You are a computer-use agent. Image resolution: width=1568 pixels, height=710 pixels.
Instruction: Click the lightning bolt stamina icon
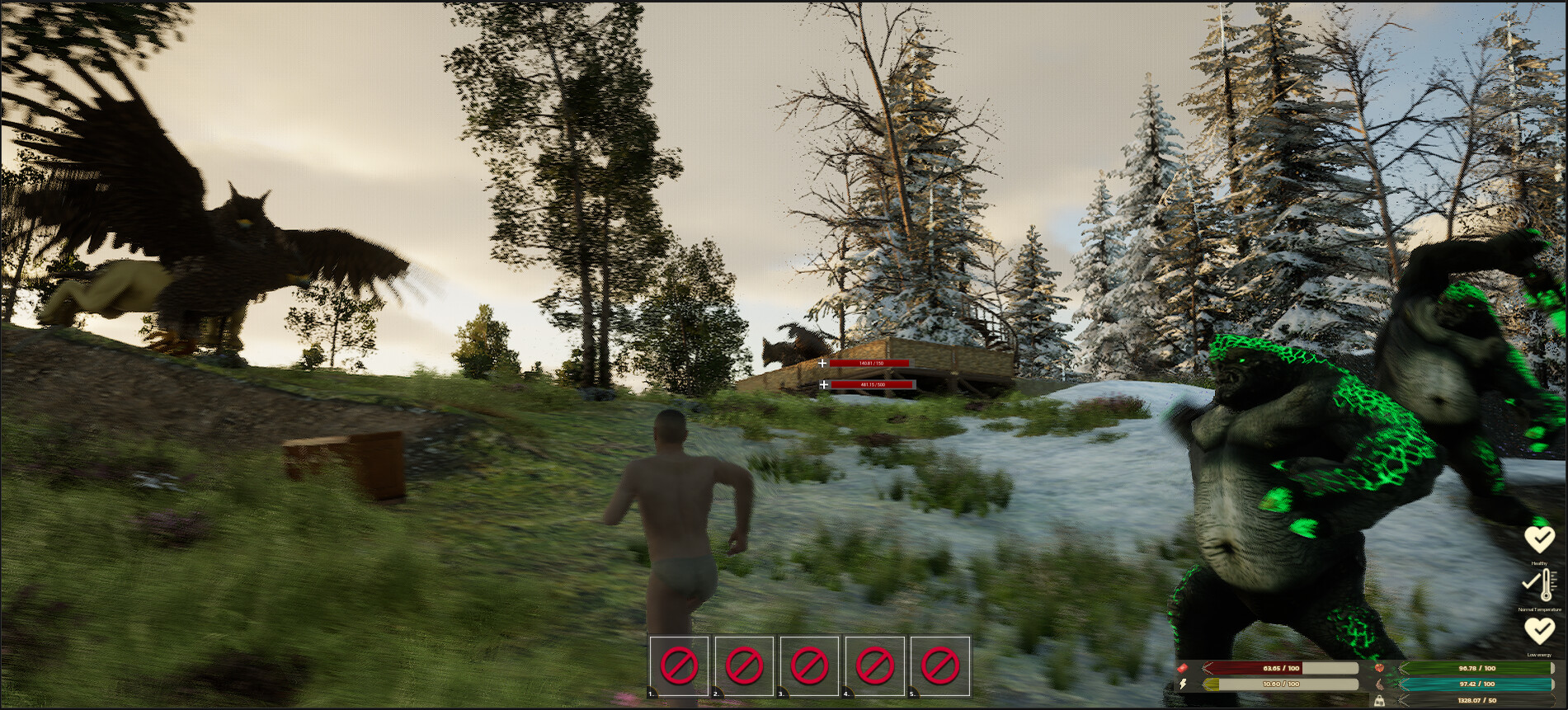[1183, 684]
